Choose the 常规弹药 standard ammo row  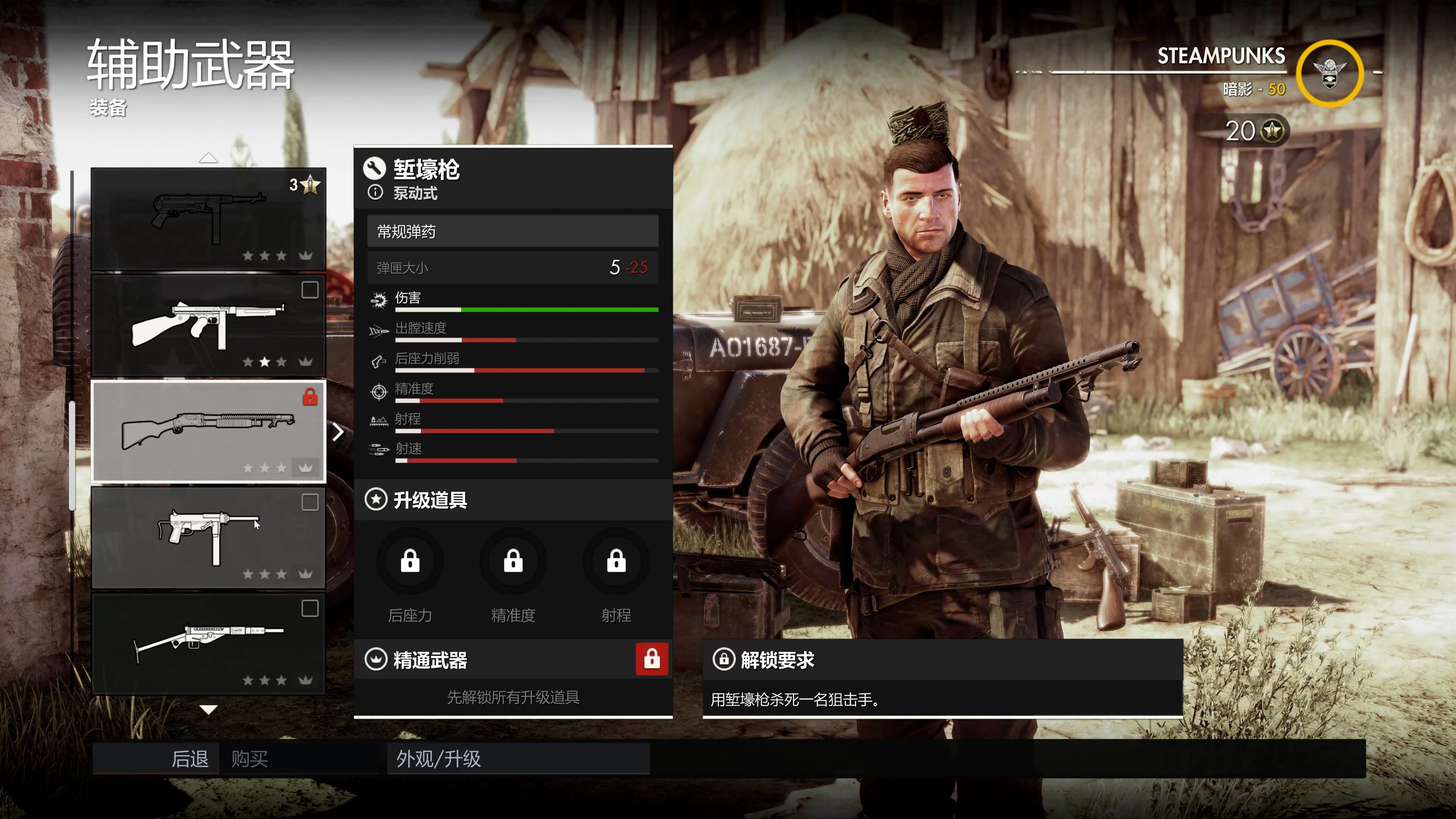click(513, 231)
